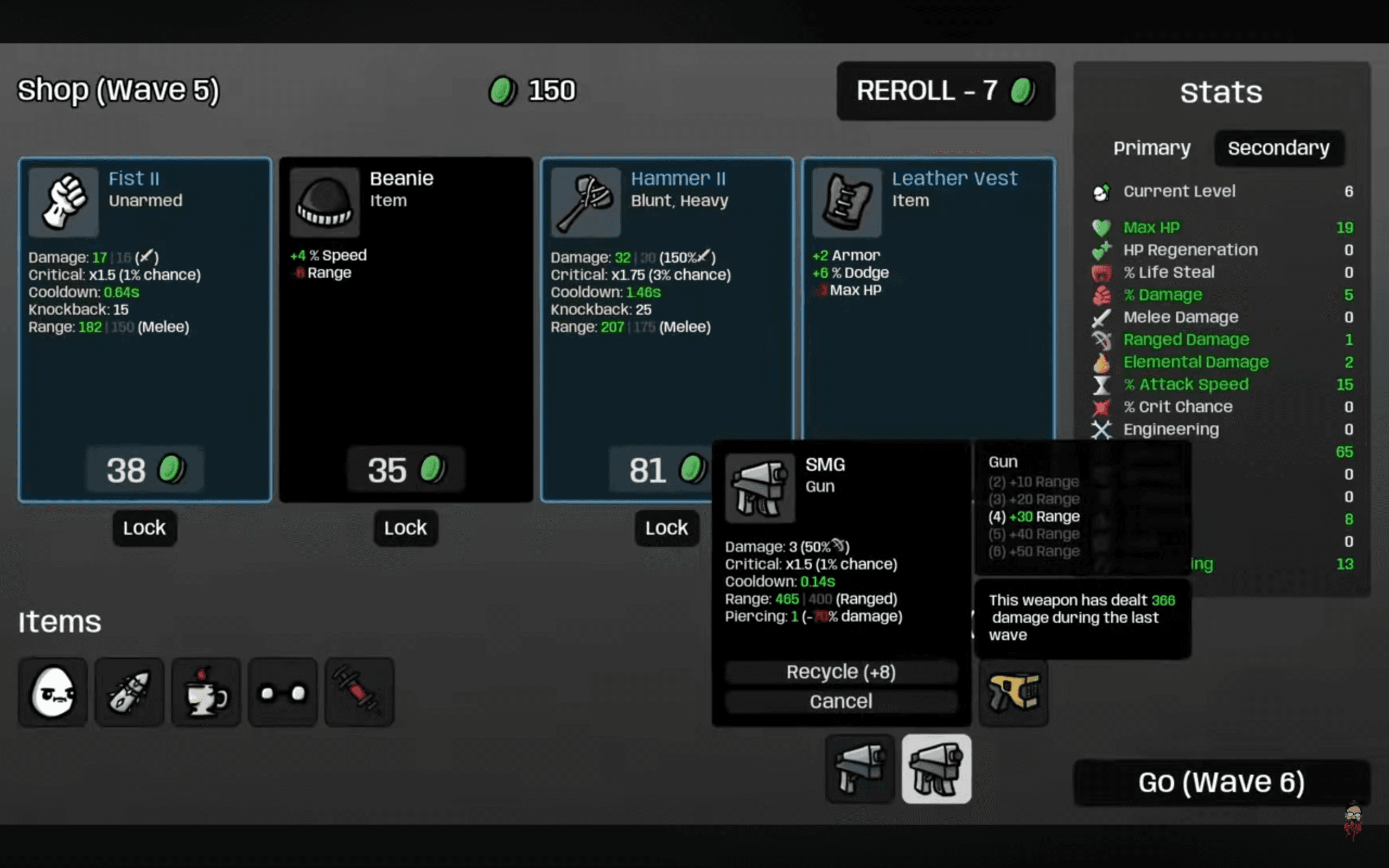
Task: Lock the Hammer II shop offer
Action: (x=666, y=527)
